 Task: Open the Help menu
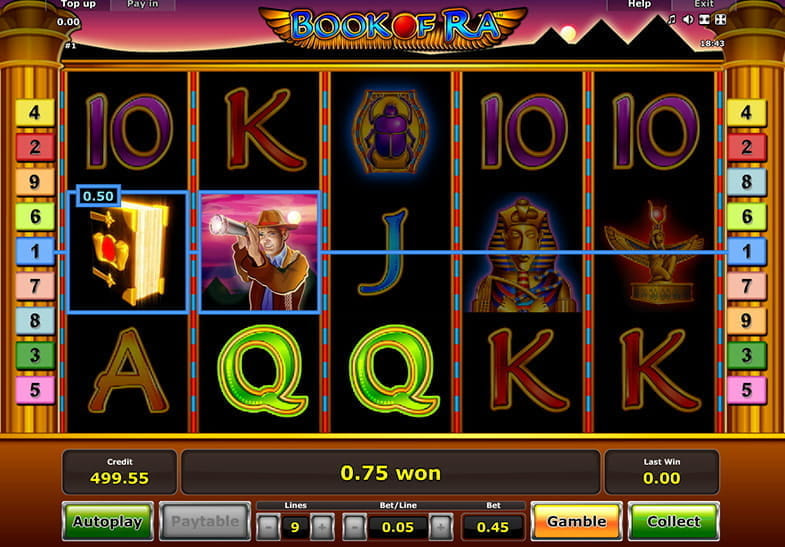[x=639, y=4]
